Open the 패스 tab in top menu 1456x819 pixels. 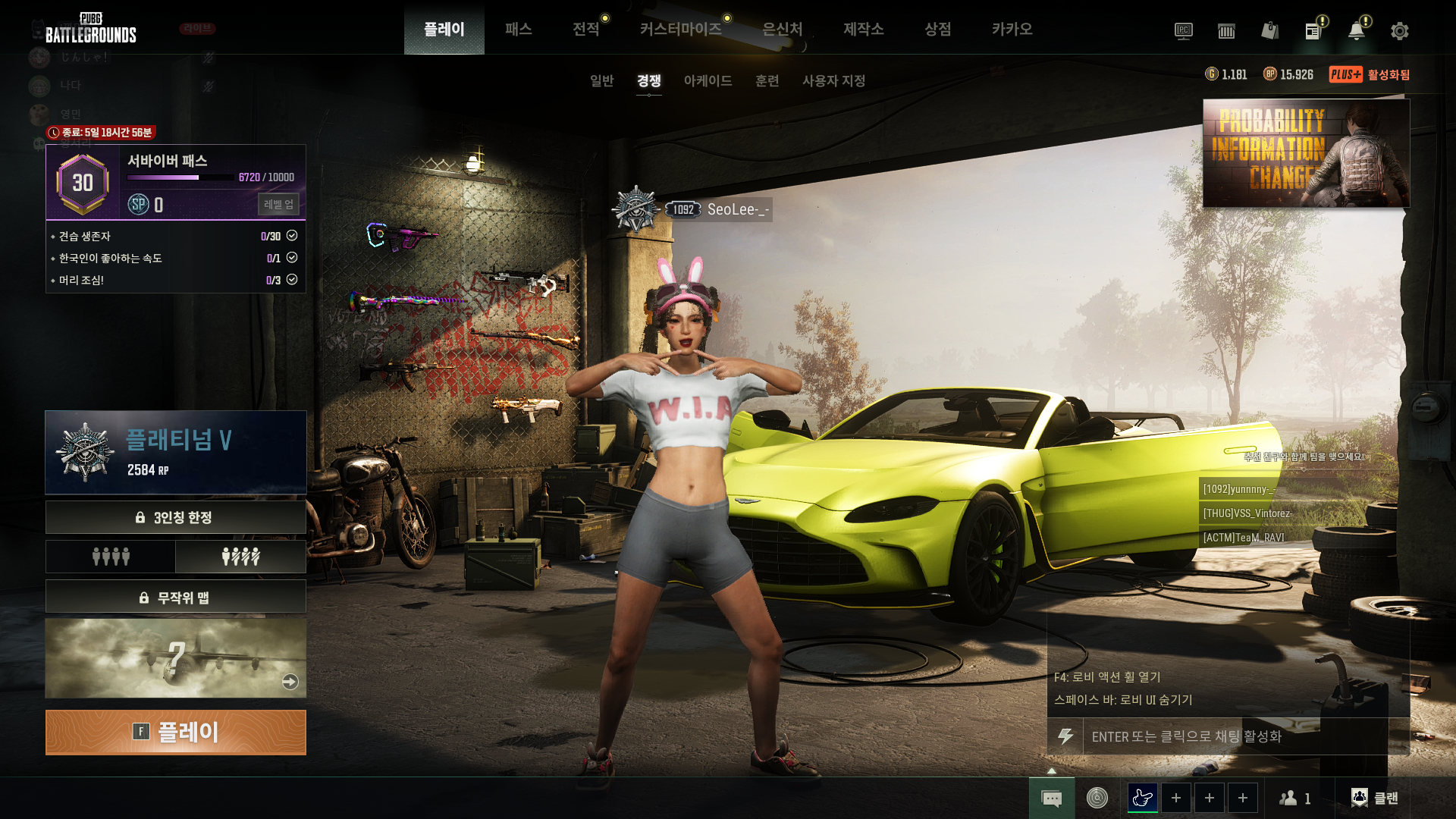518,29
